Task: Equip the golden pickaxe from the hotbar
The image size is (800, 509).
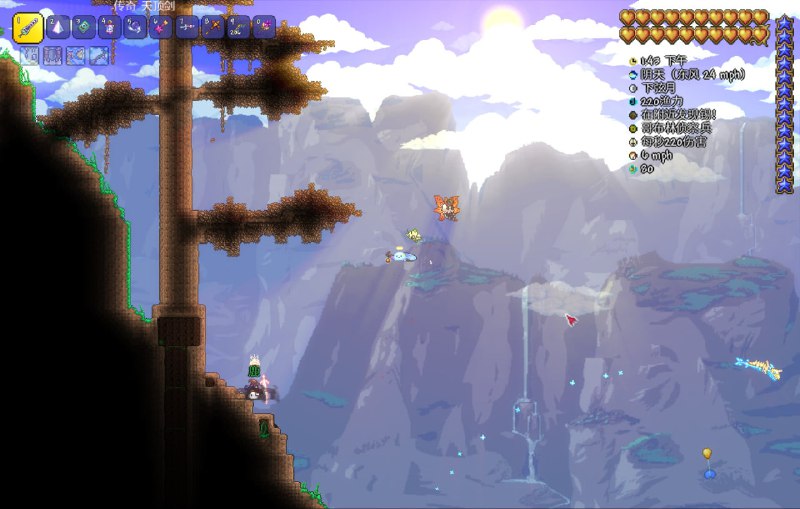Action: click(x=213, y=27)
